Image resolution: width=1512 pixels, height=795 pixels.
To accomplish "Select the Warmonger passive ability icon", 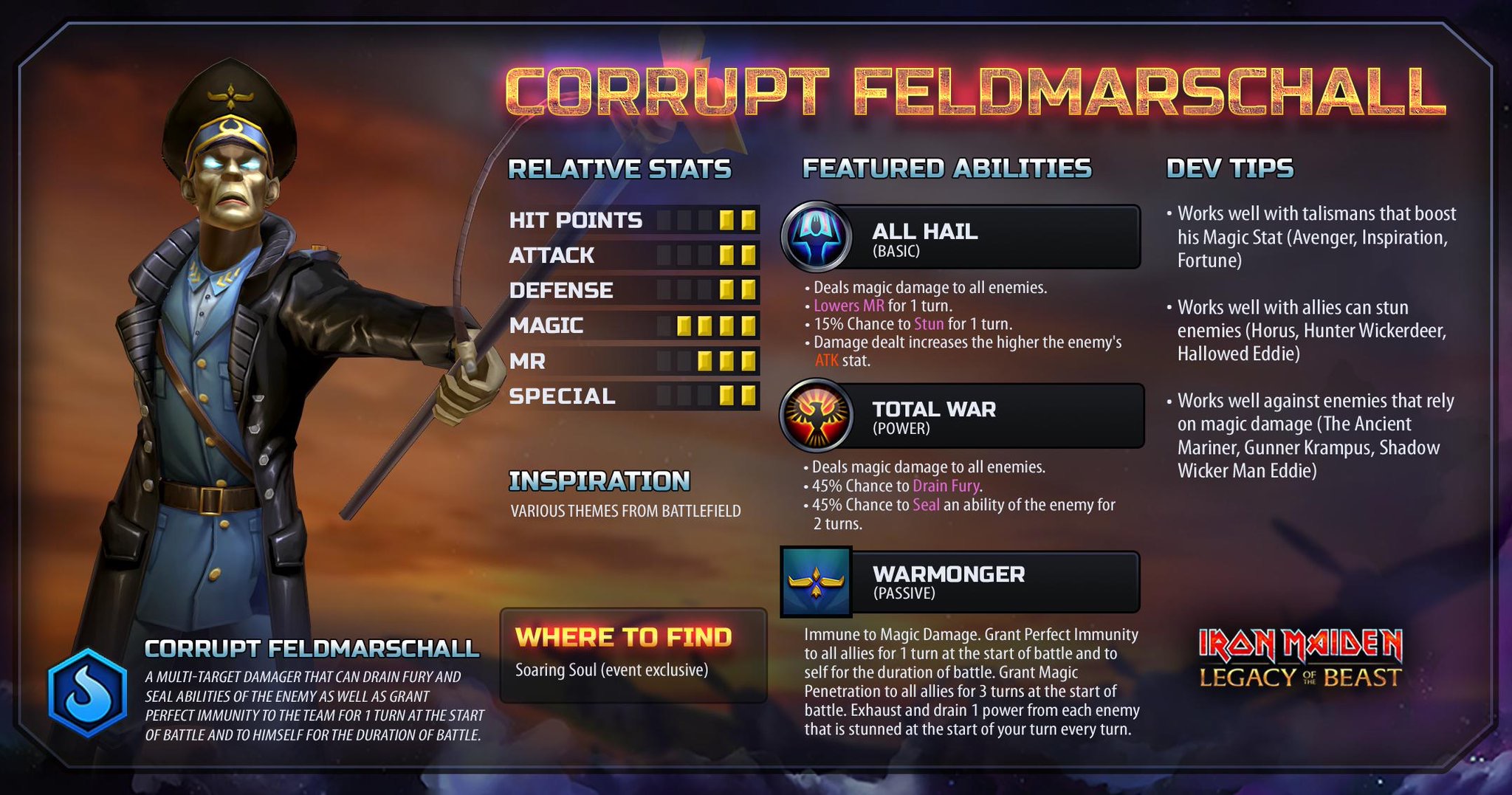I will coord(816,582).
